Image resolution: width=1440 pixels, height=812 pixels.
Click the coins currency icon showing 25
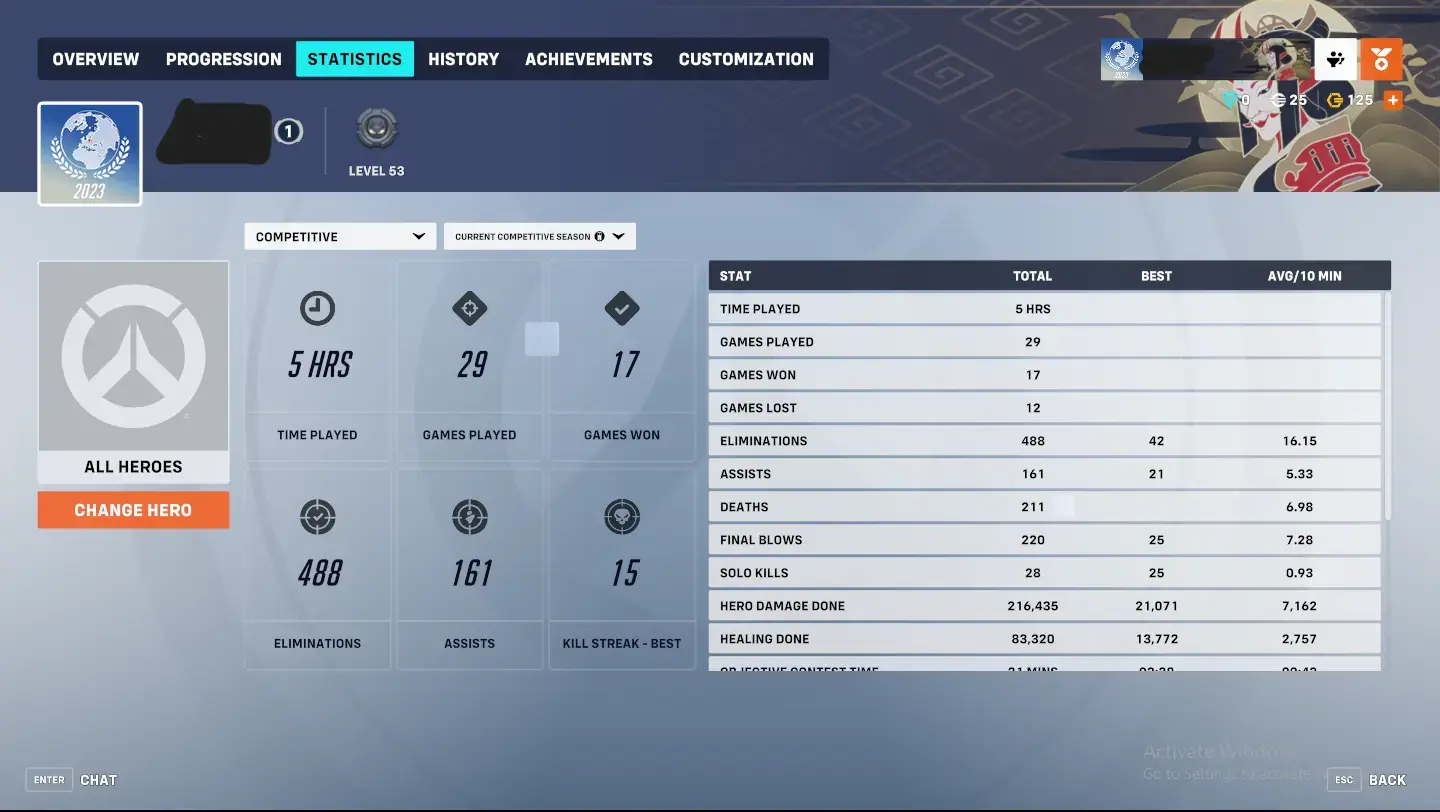pos(1278,100)
